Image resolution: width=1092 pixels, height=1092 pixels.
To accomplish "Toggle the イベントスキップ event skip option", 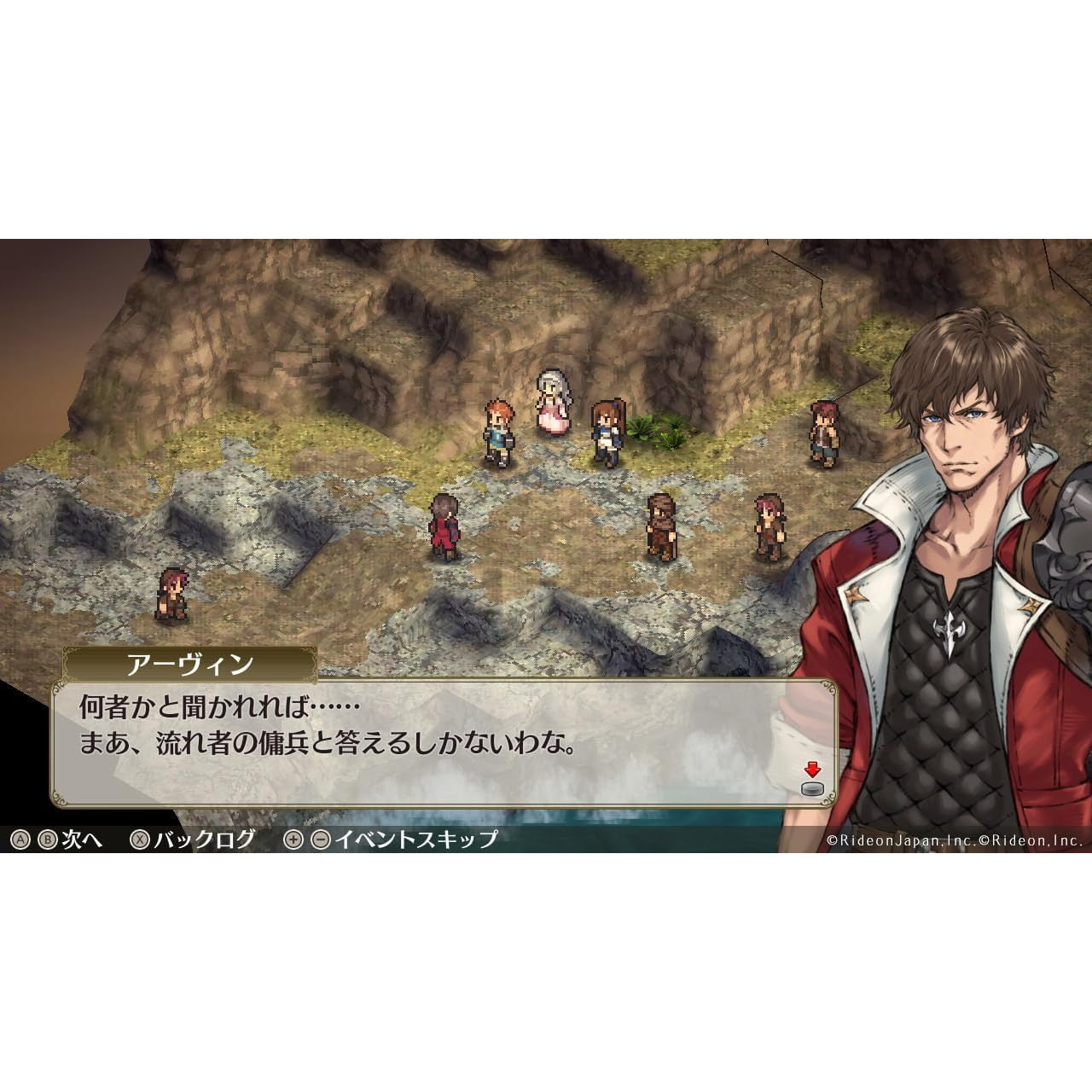I will 415,839.
